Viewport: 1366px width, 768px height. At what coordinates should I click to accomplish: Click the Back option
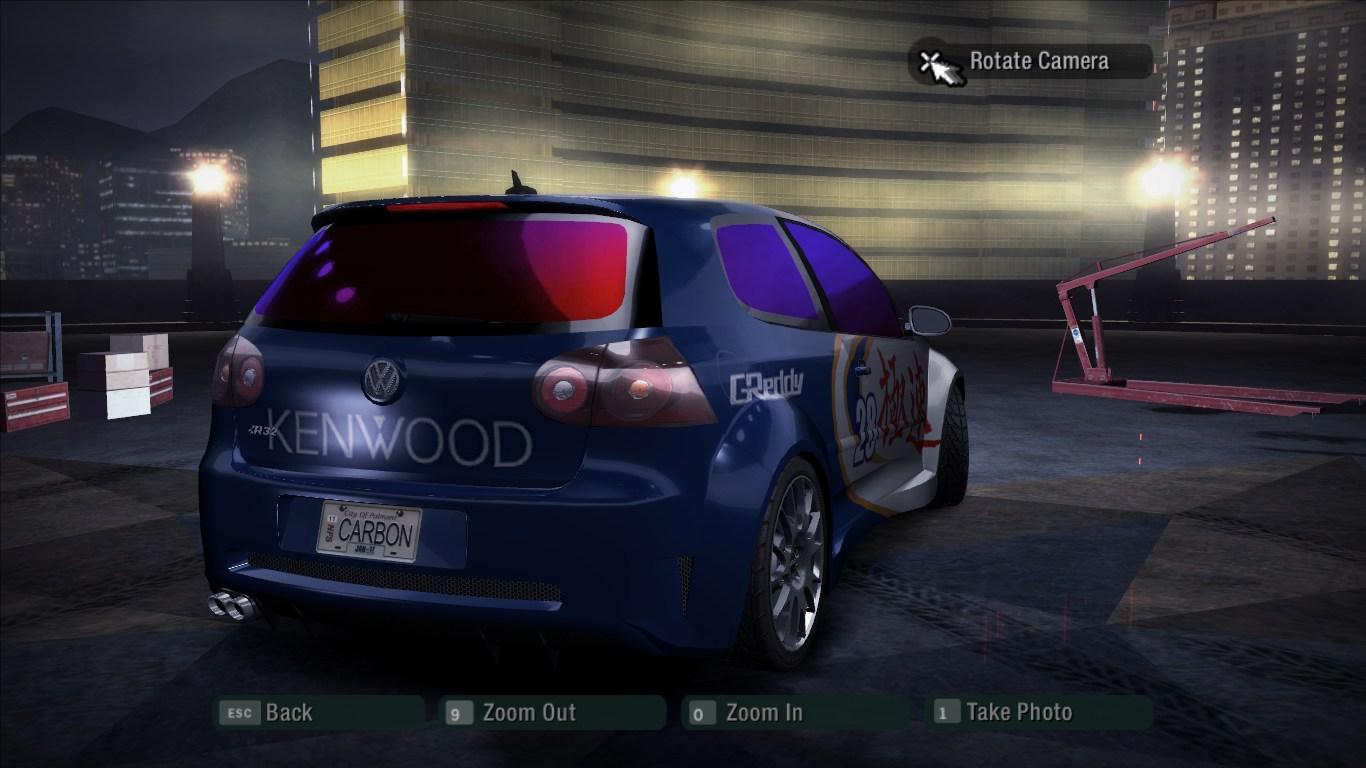point(288,712)
